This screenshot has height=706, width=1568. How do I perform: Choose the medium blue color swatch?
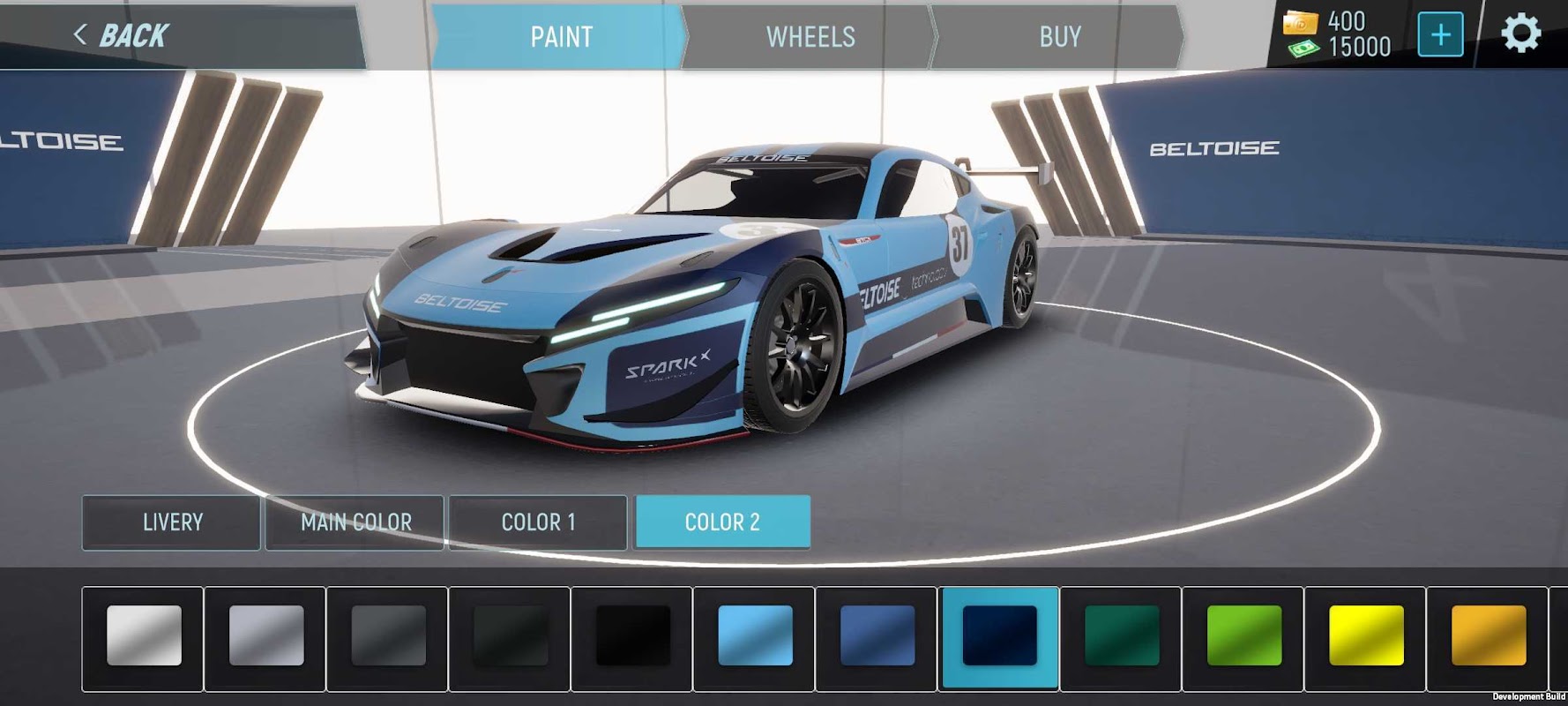877,635
